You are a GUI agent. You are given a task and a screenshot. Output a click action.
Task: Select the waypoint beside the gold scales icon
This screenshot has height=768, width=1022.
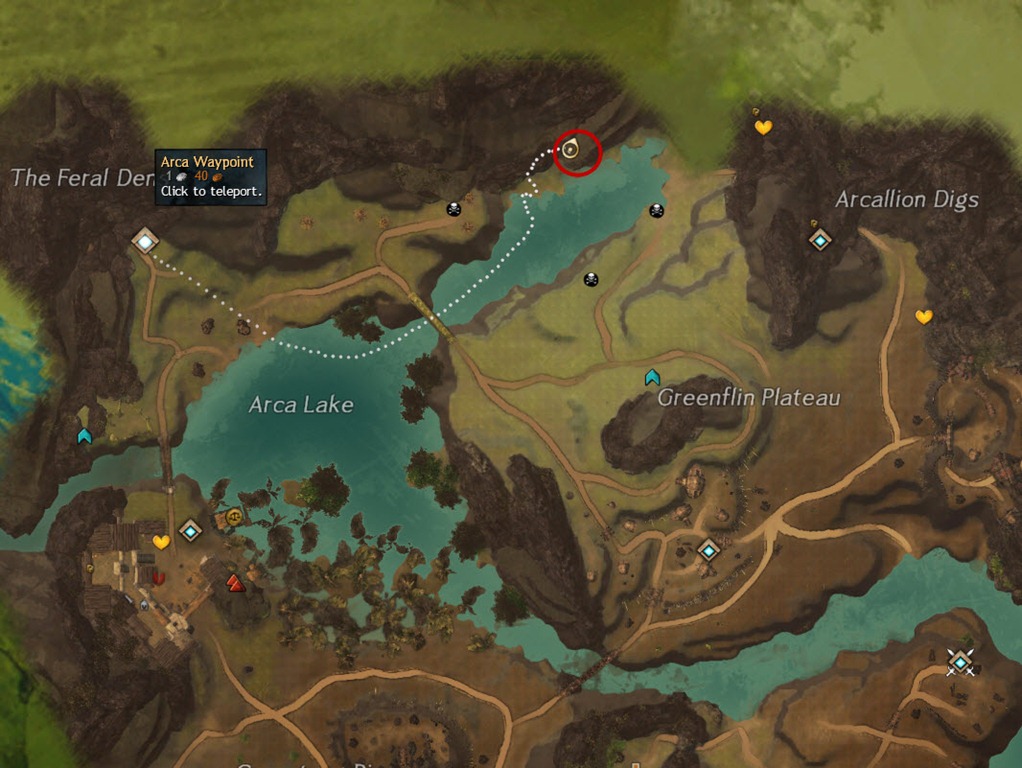[x=190, y=530]
